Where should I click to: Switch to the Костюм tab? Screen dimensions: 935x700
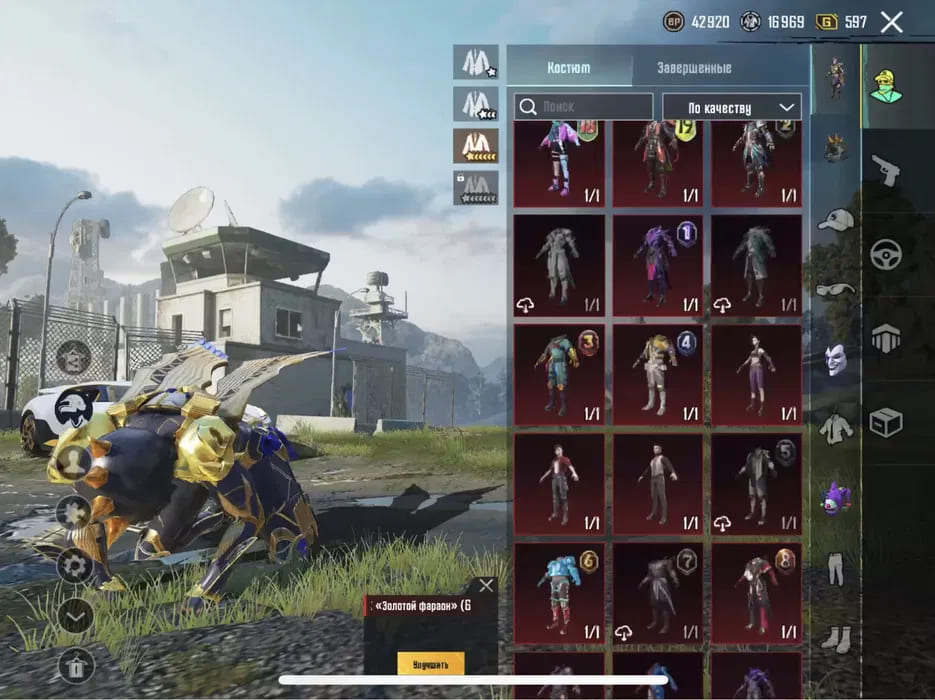click(x=568, y=68)
